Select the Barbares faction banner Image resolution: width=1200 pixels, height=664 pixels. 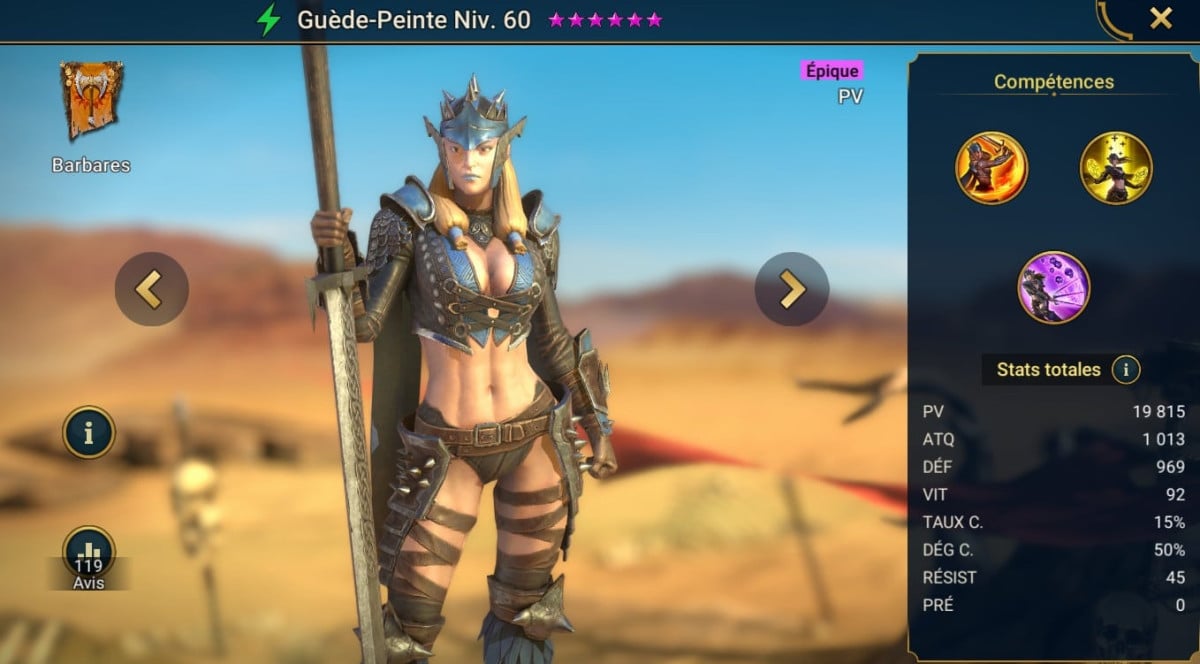coord(91,101)
